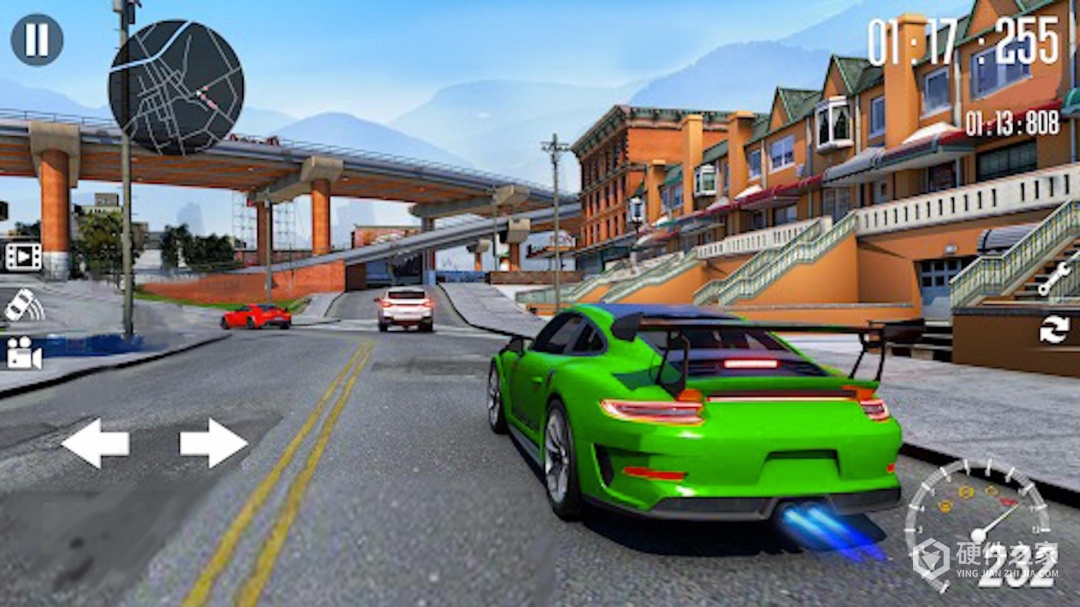The width and height of the screenshot is (1080, 607).
Task: Pause the race
Action: pos(37,40)
